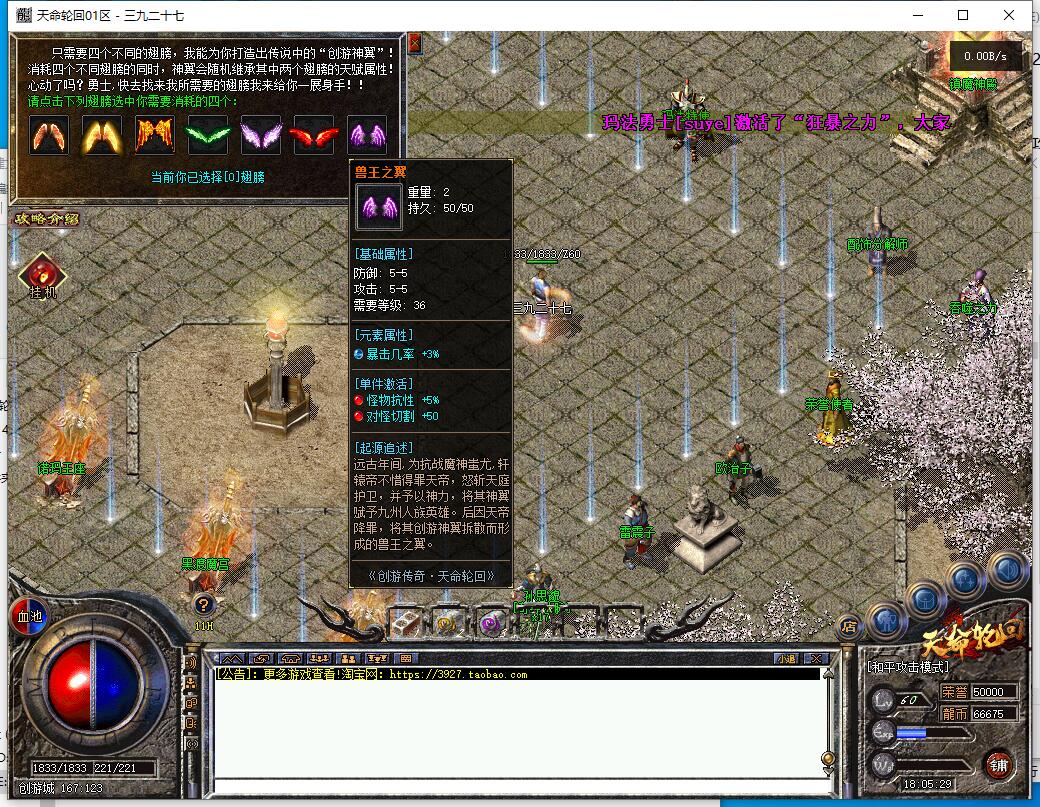Close the chat panel with X
Image resolution: width=1040 pixels, height=807 pixels.
pos(816,658)
